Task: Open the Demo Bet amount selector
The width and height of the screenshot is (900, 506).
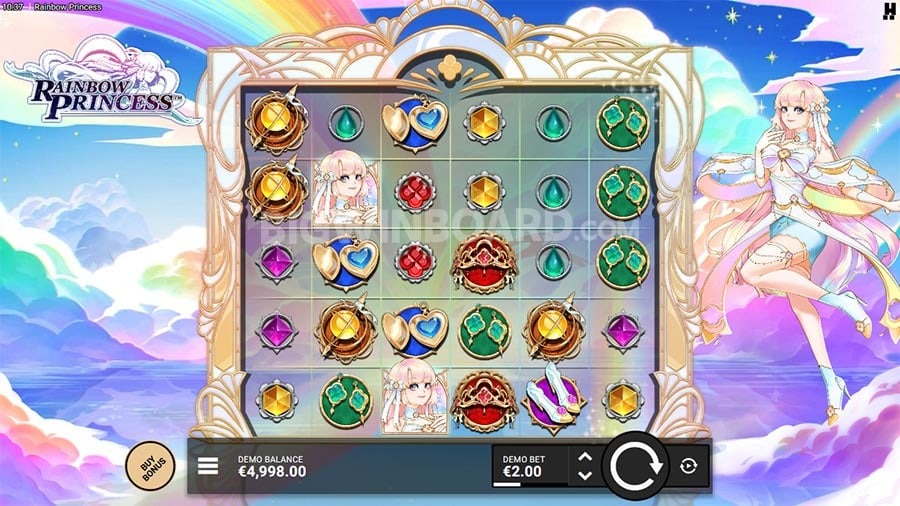Action: tap(530, 466)
